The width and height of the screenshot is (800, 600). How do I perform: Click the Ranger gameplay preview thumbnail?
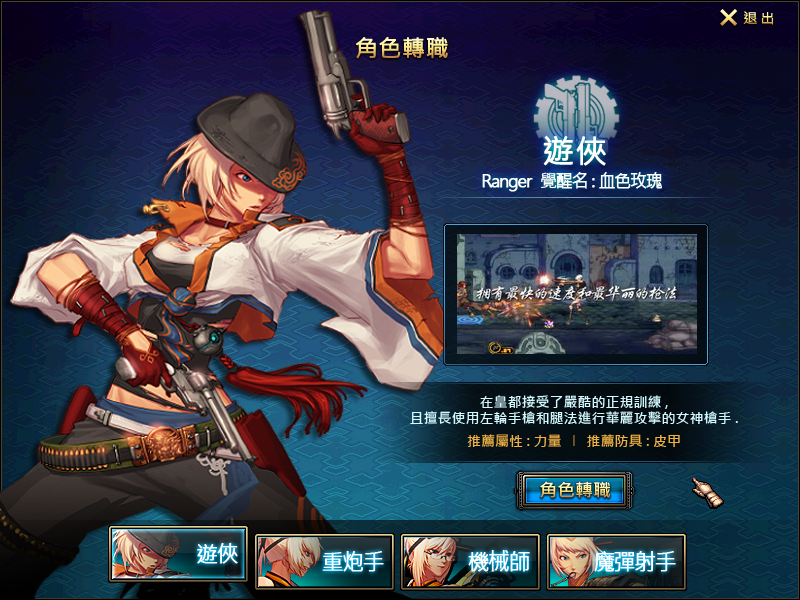pos(575,293)
